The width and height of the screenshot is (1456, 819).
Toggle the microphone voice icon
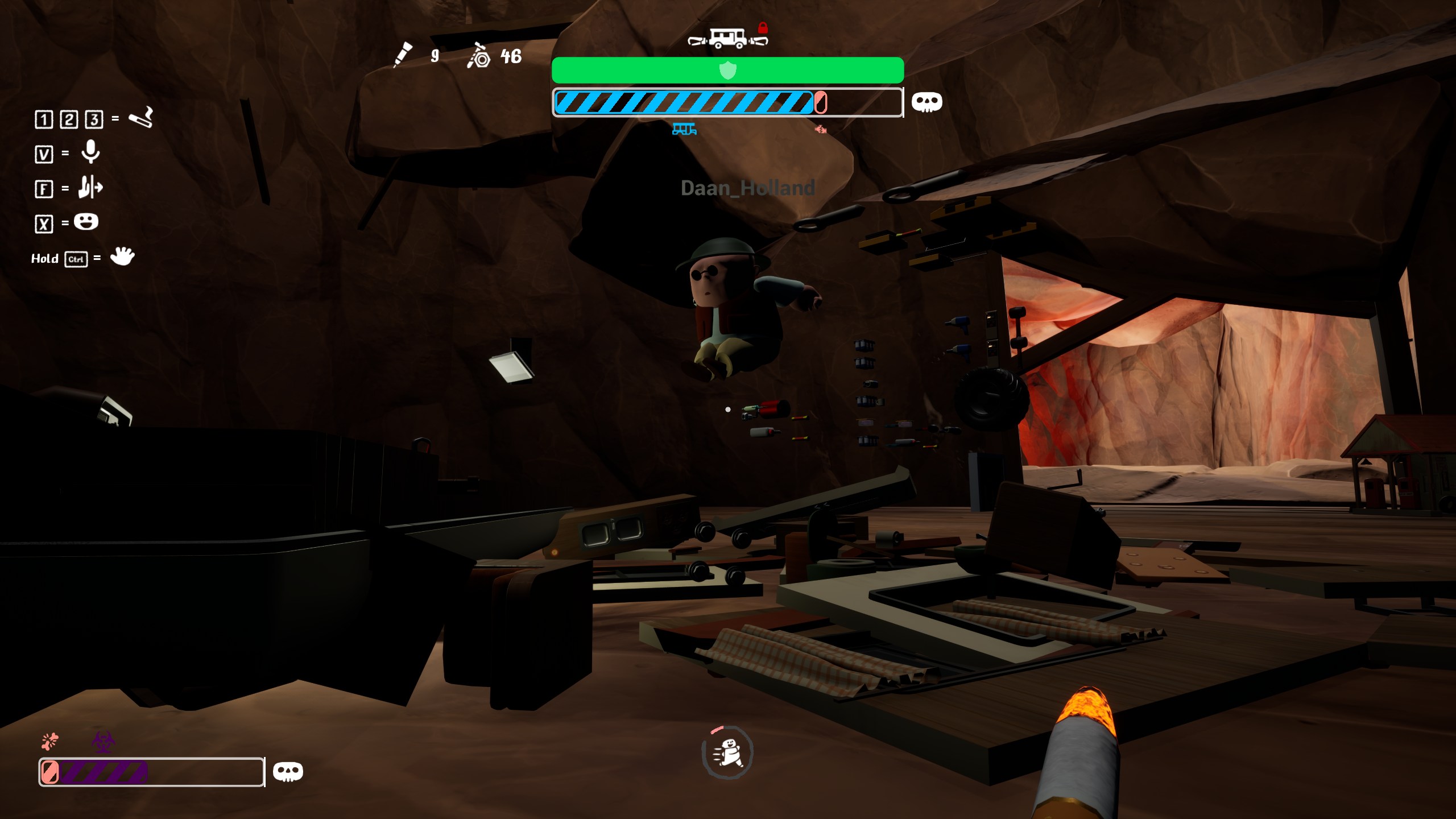(90, 152)
